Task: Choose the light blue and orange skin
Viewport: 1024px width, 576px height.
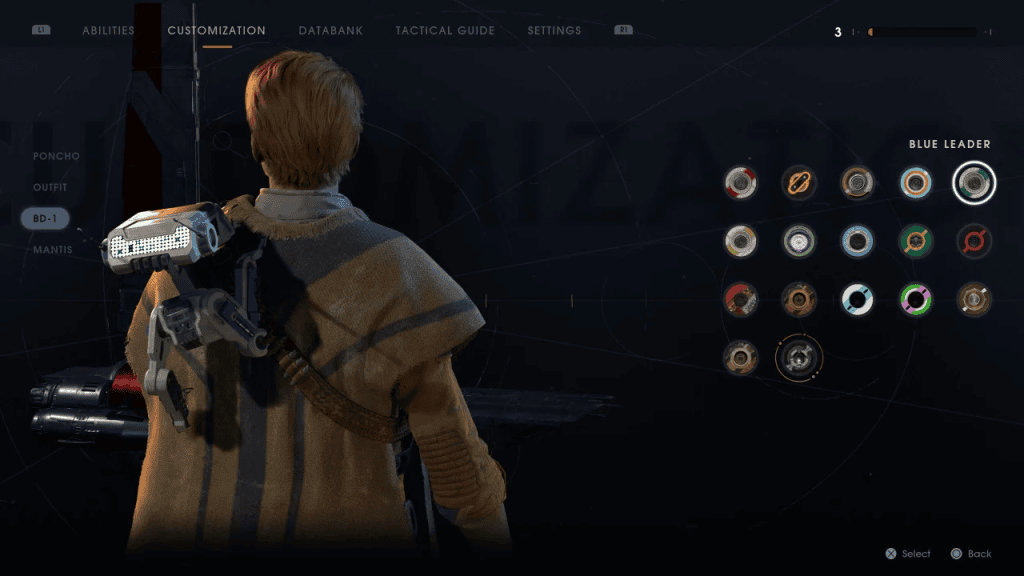Action: [x=916, y=182]
